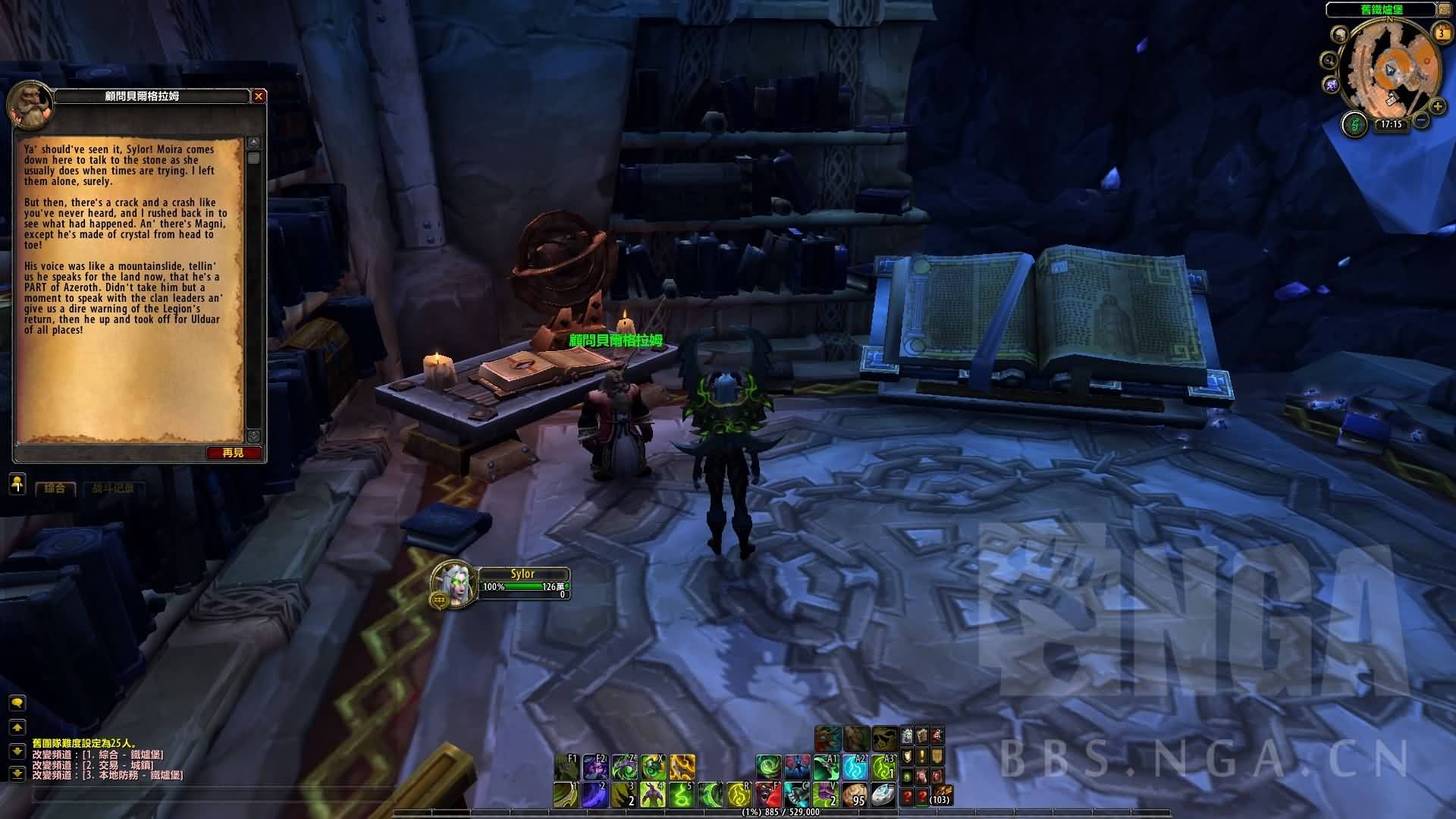
Task: Zoom in the minimap with the plus button
Action: [1437, 107]
